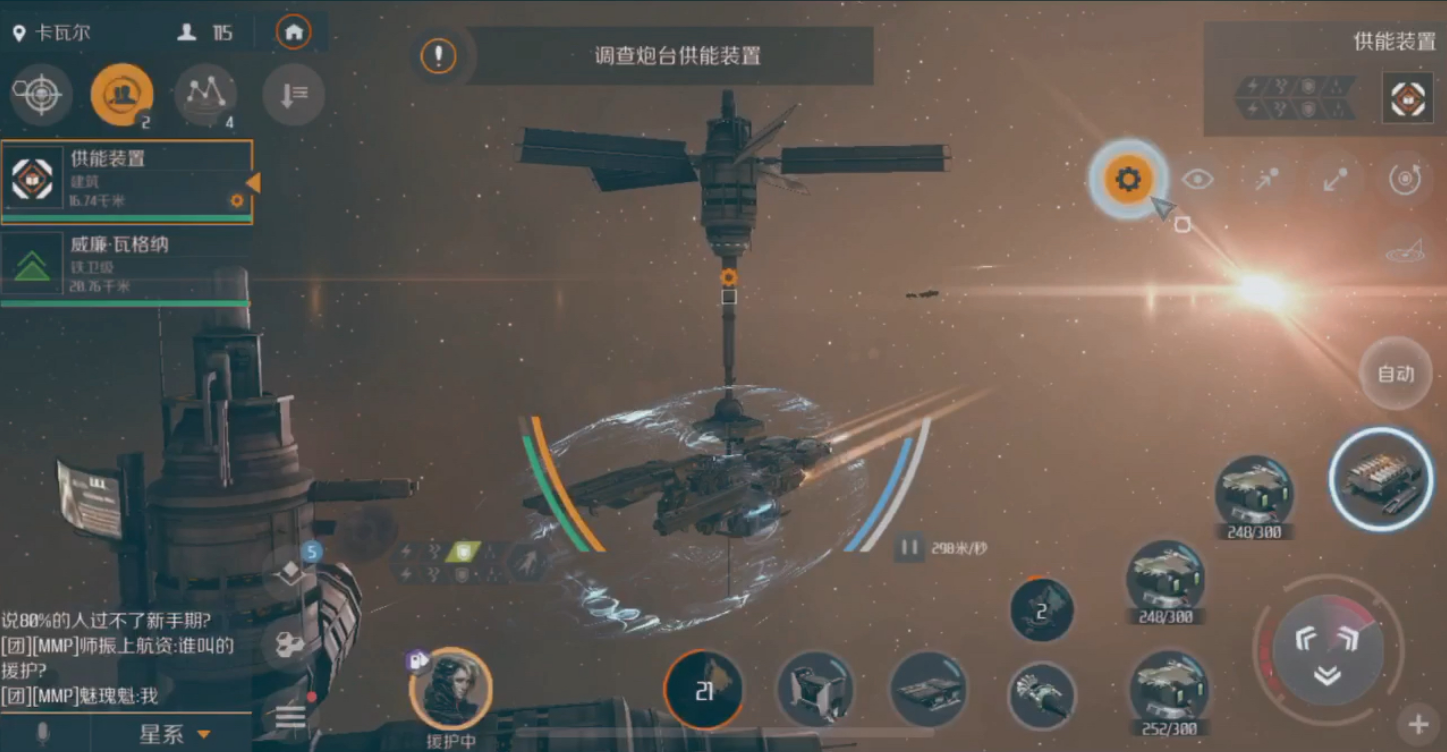Tap the microphone voice chat icon
The width and height of the screenshot is (1447, 752).
[43, 735]
